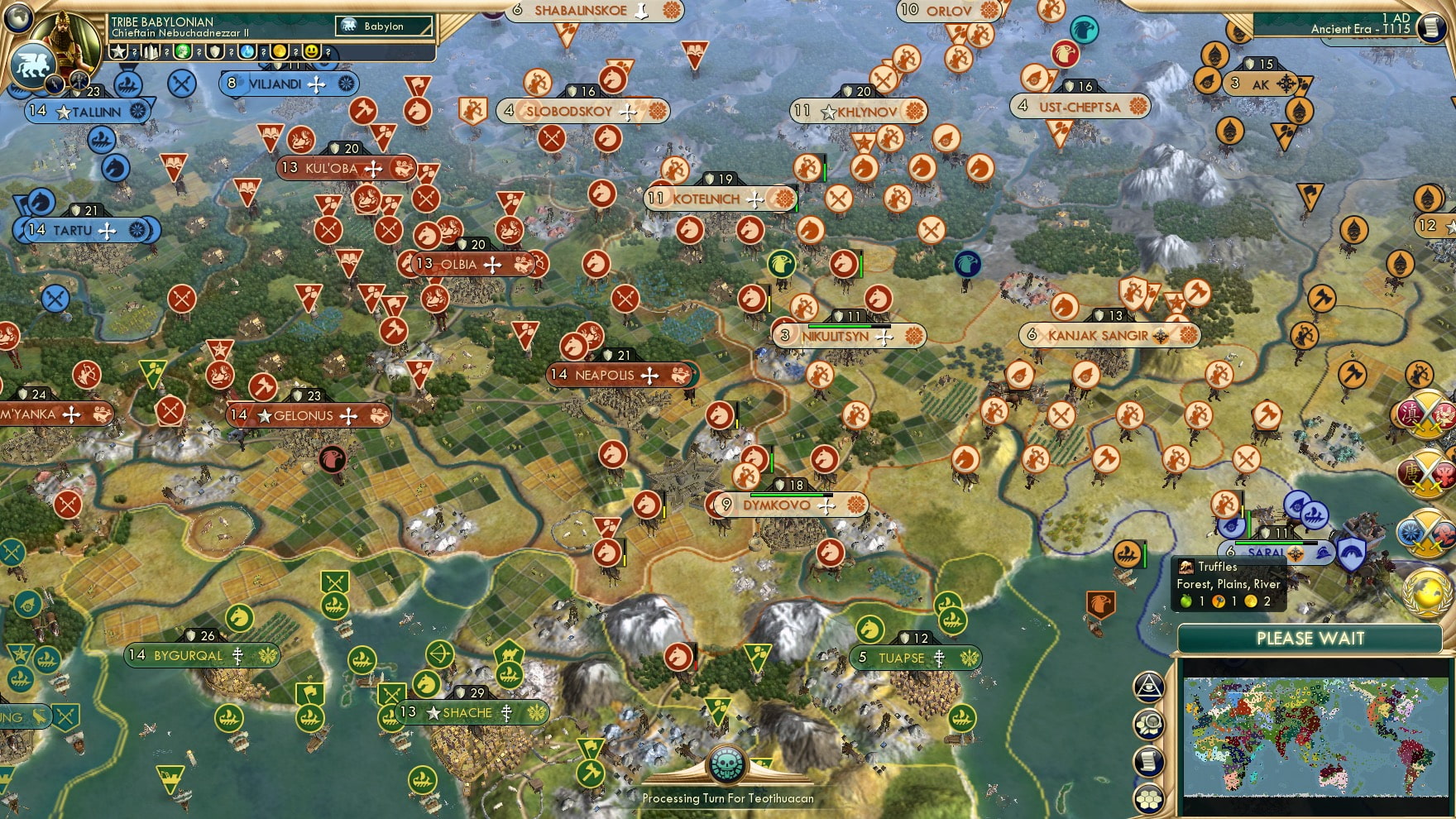Toggle the hex grid button beside the minimap

pos(1150,799)
